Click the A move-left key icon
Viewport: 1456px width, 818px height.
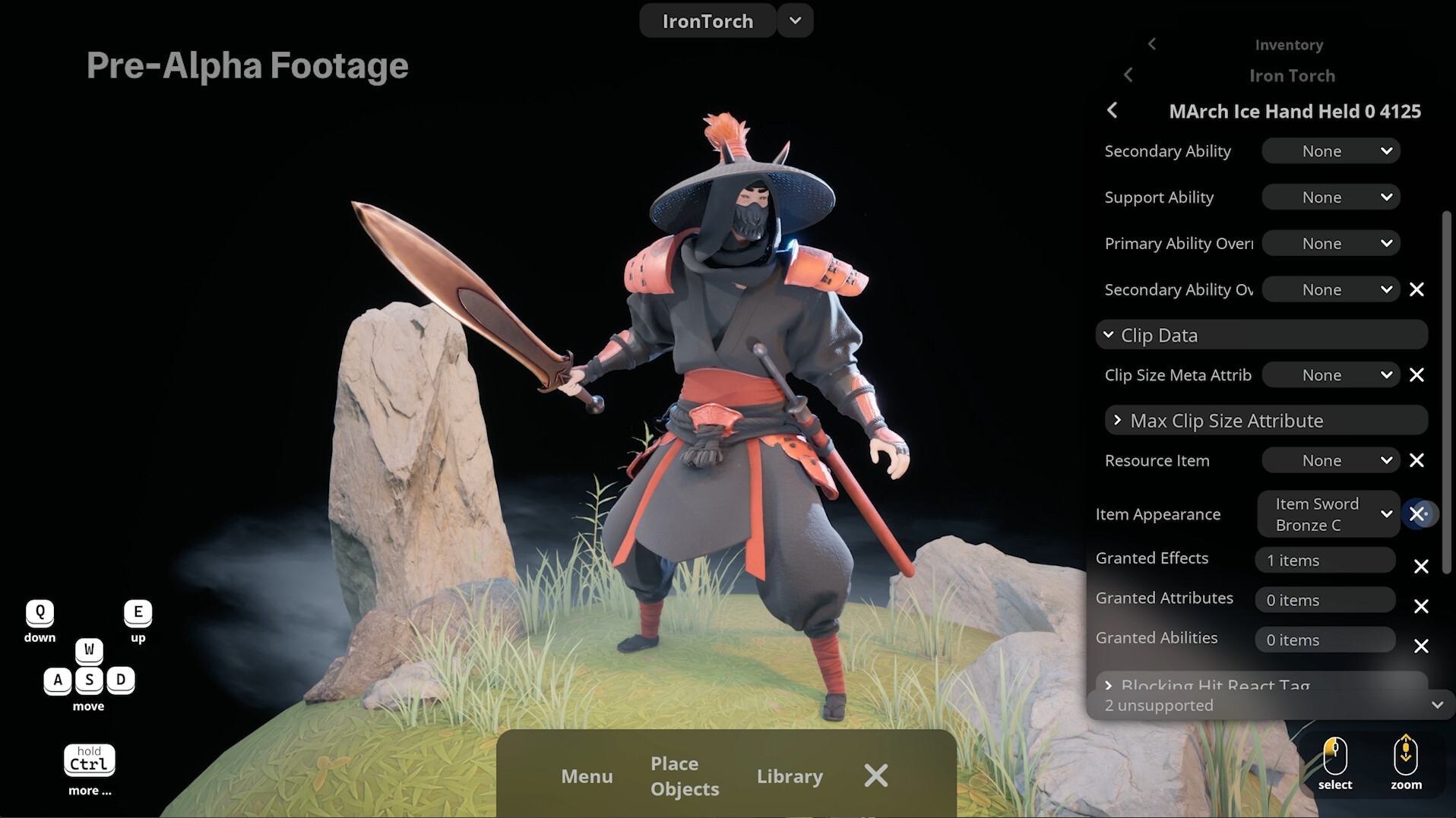coord(58,681)
